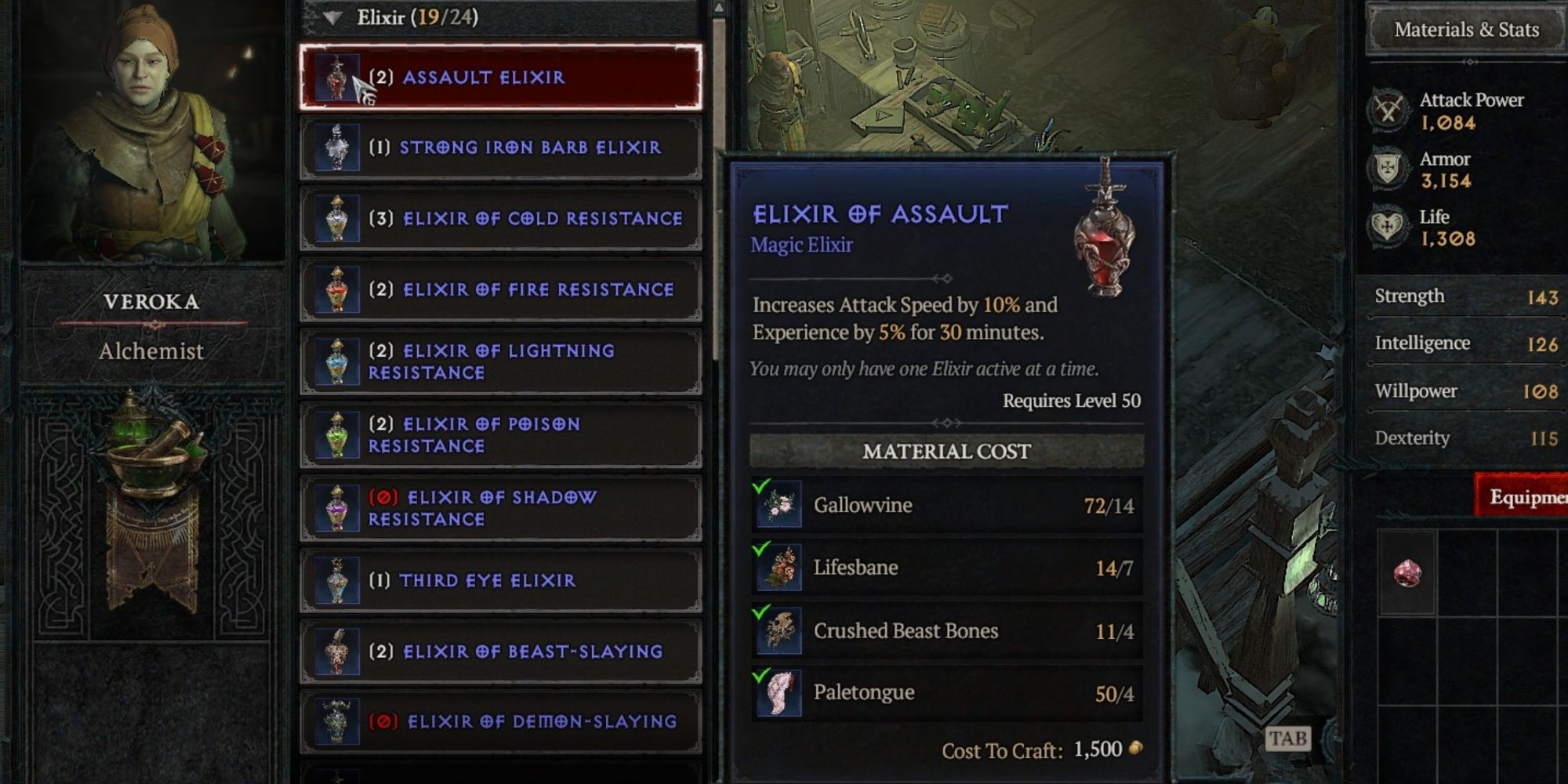1568x784 pixels.
Task: Click the Gallowvine flower material icon
Action: [x=779, y=506]
